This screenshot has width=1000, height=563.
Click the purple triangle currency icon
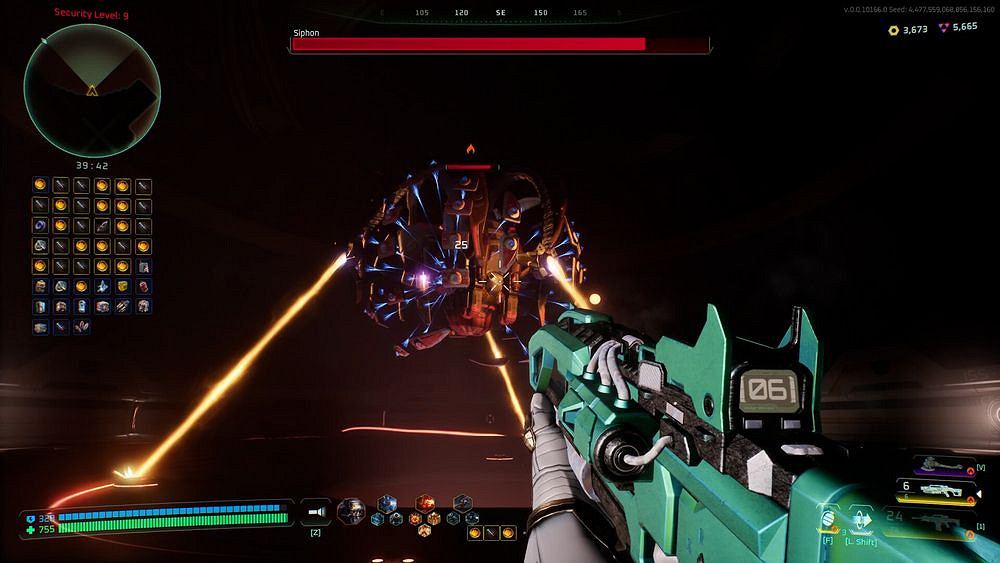[x=944, y=28]
